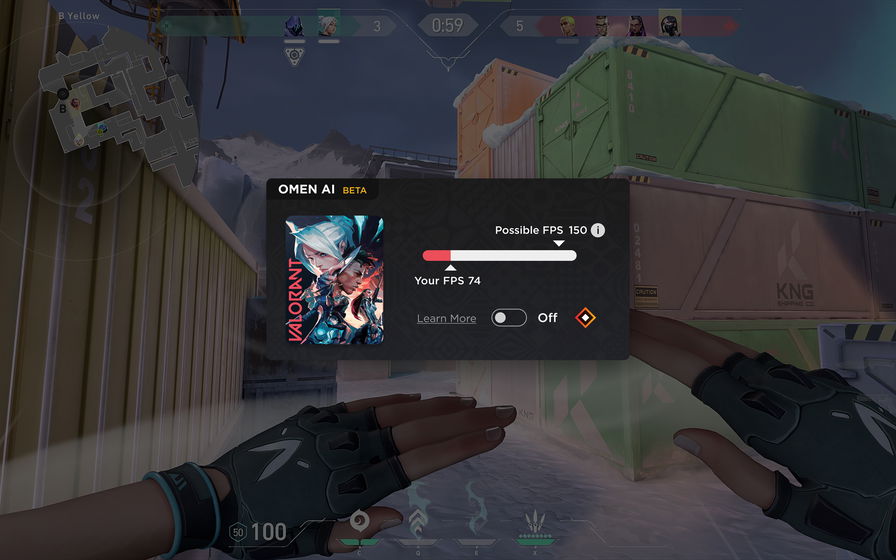Open the Learn More link
896x560 pixels.
(x=446, y=318)
